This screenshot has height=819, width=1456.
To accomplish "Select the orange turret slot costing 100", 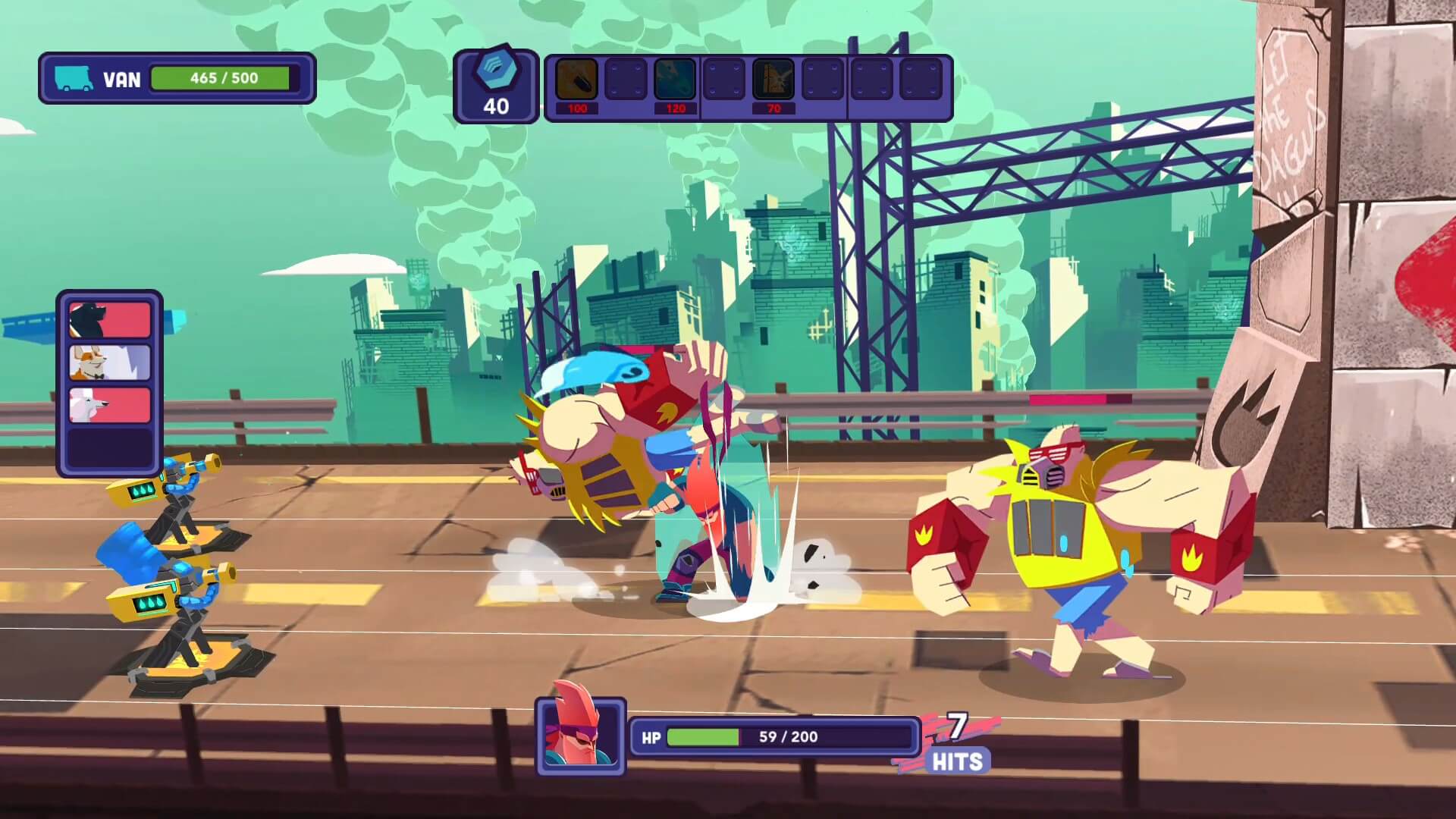I will click(x=576, y=79).
